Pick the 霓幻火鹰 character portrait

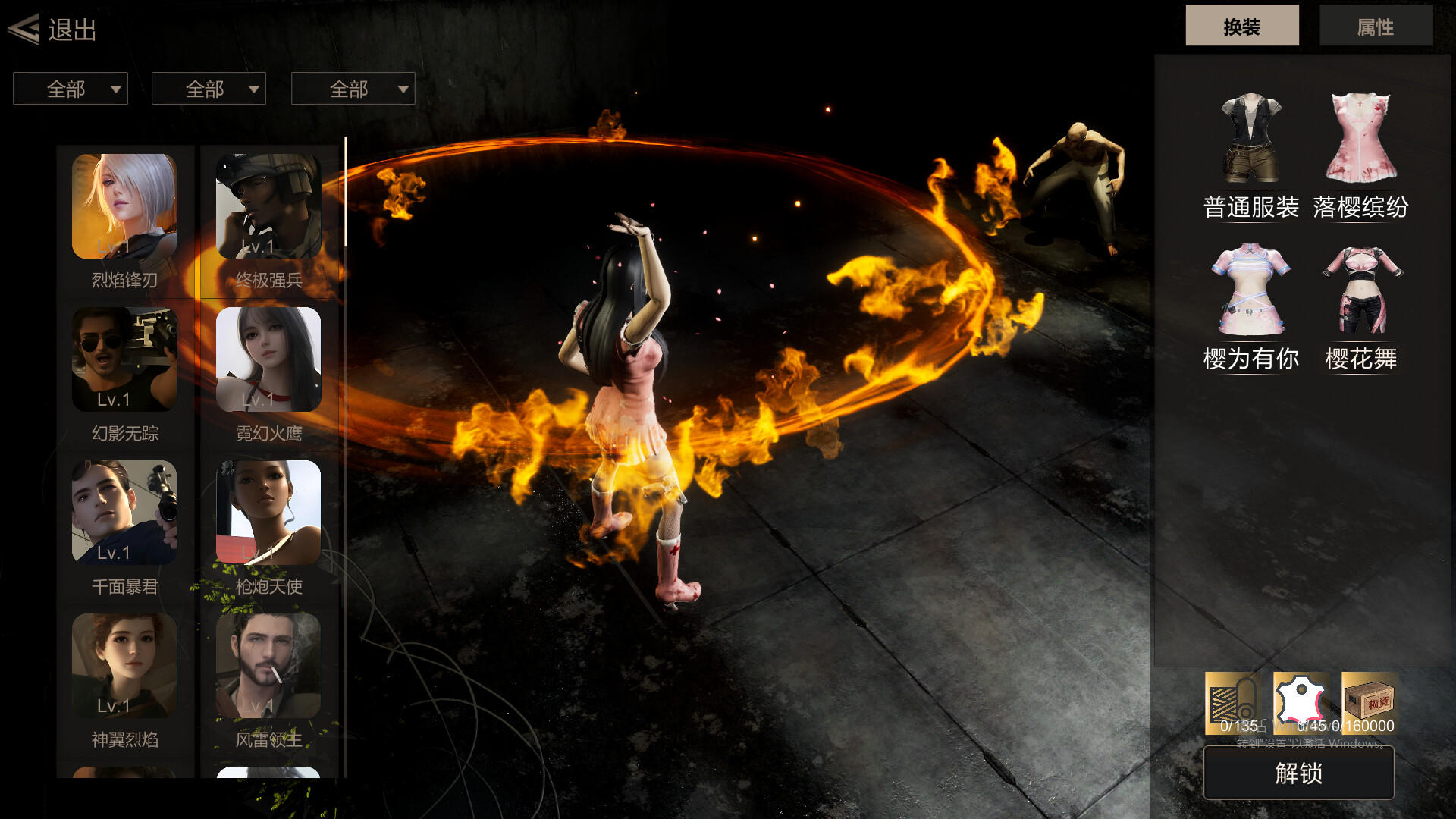point(268,359)
